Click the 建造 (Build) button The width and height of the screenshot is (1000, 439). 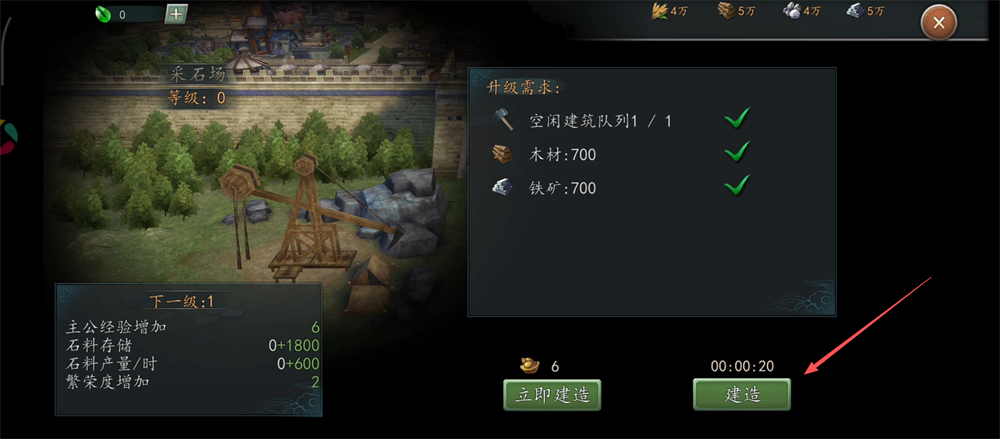742,394
